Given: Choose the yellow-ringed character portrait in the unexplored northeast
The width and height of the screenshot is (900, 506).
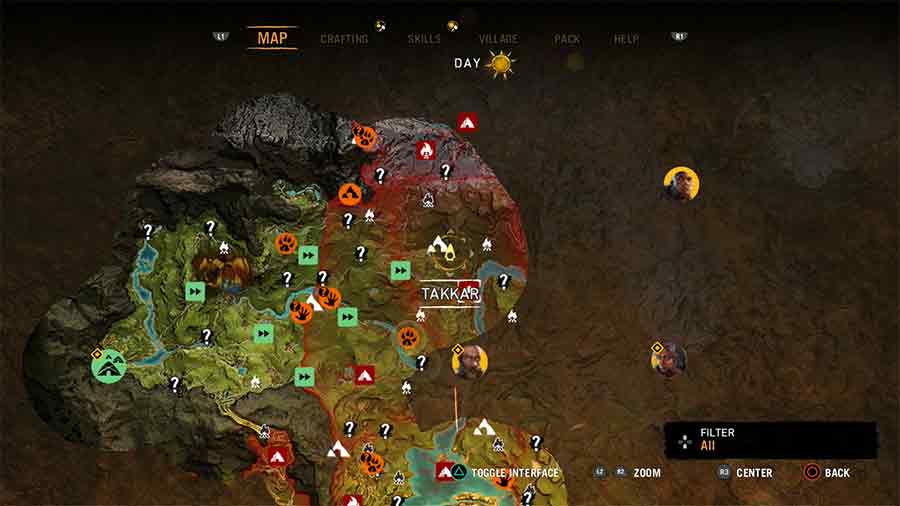Looking at the screenshot, I should [681, 184].
